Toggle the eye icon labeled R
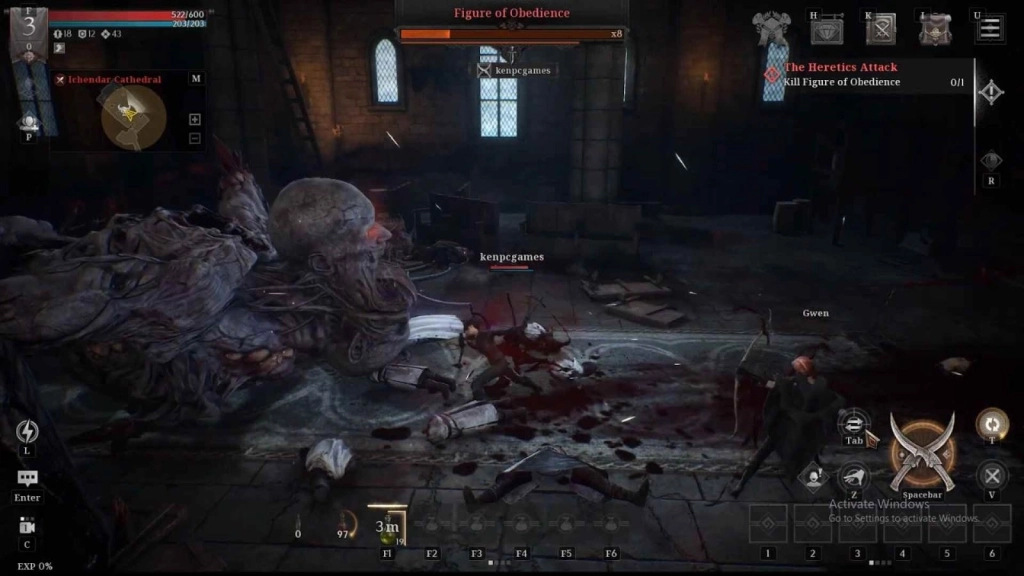The height and width of the screenshot is (576, 1024). (991, 161)
